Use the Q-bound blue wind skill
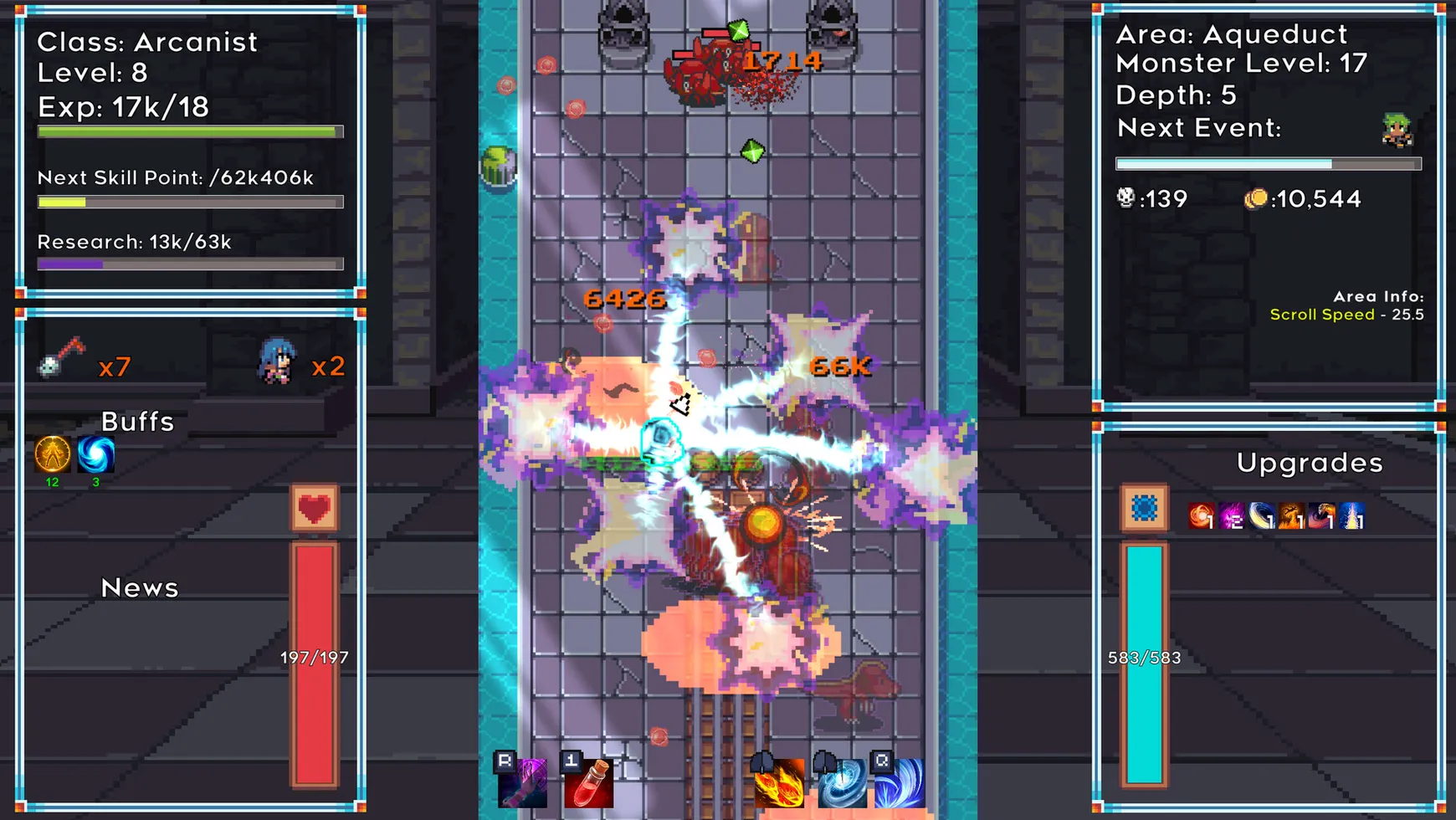 [903, 782]
